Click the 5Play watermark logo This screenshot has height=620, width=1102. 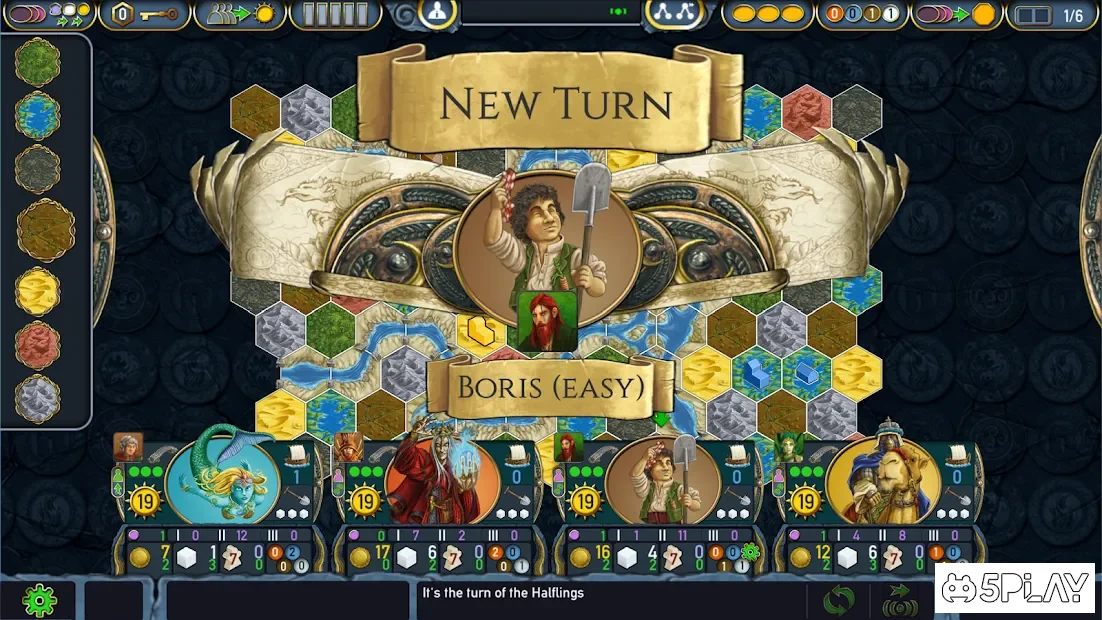pyautogui.click(x=1015, y=589)
